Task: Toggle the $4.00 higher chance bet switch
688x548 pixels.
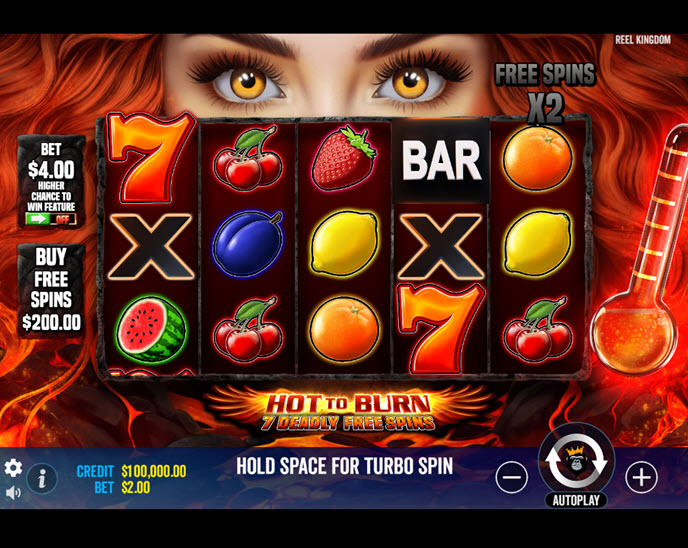Action: (x=50, y=219)
